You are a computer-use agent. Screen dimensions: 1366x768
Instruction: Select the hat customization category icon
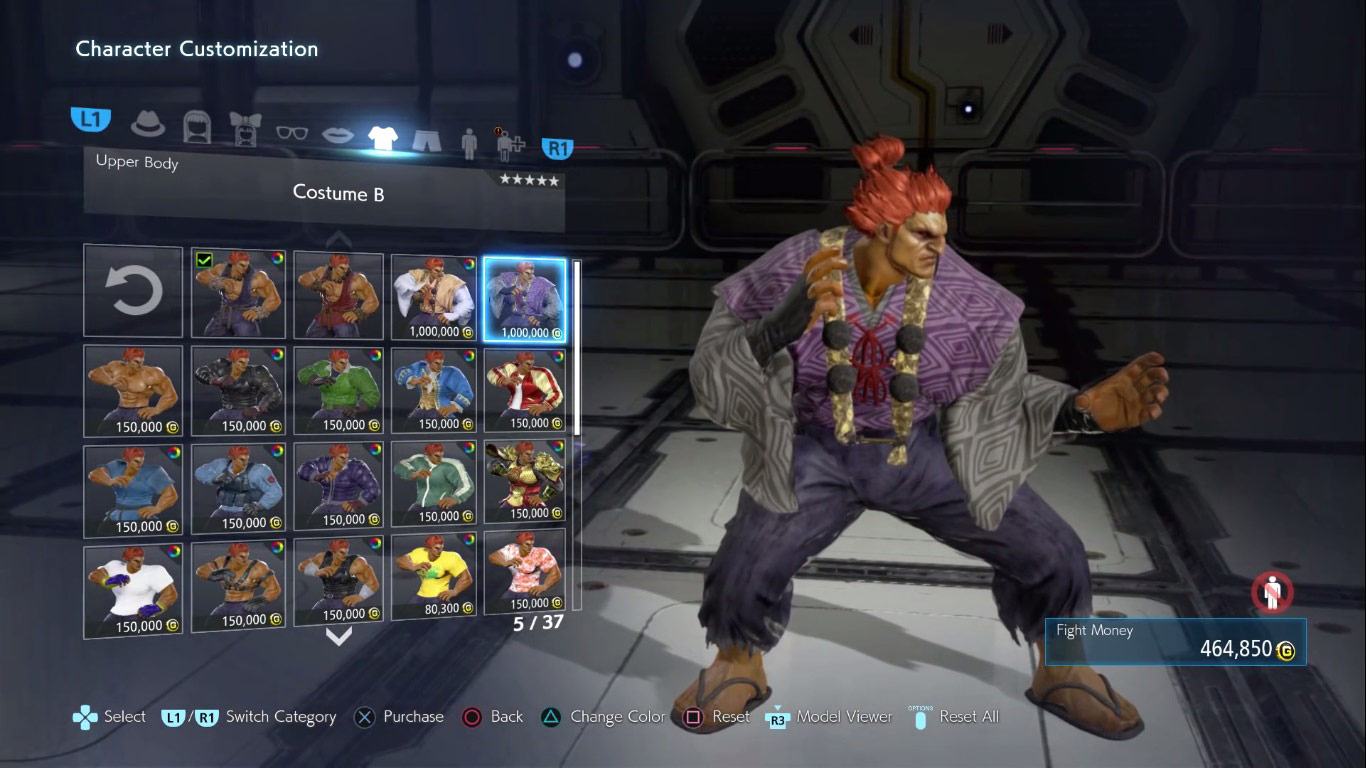tap(146, 123)
